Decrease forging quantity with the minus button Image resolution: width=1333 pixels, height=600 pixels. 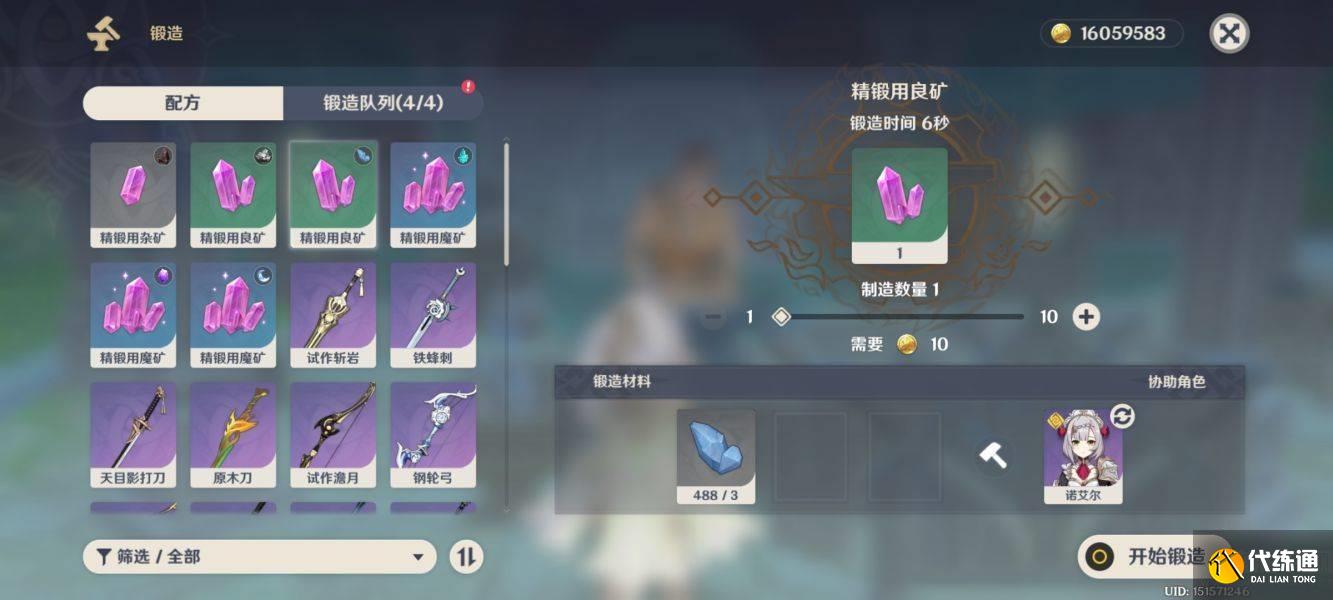point(713,317)
